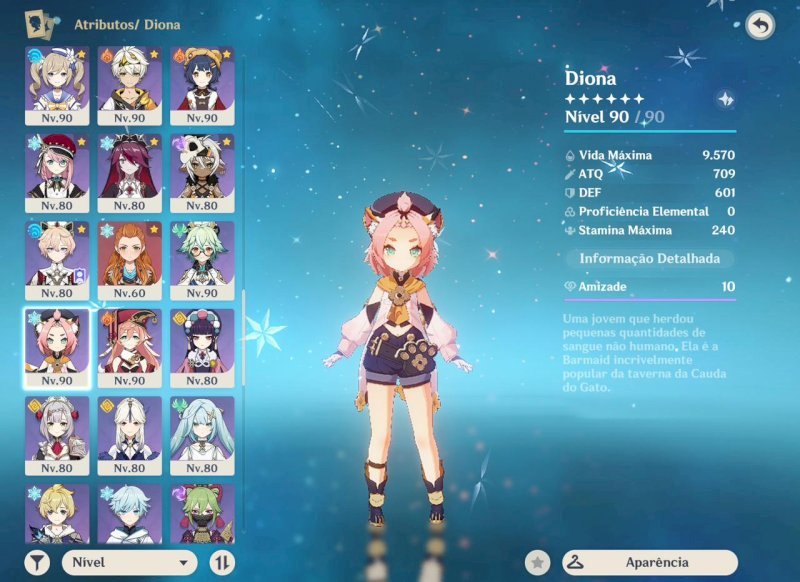800x582 pixels.
Task: Open Informação Detalhada stats panel
Action: click(x=649, y=258)
